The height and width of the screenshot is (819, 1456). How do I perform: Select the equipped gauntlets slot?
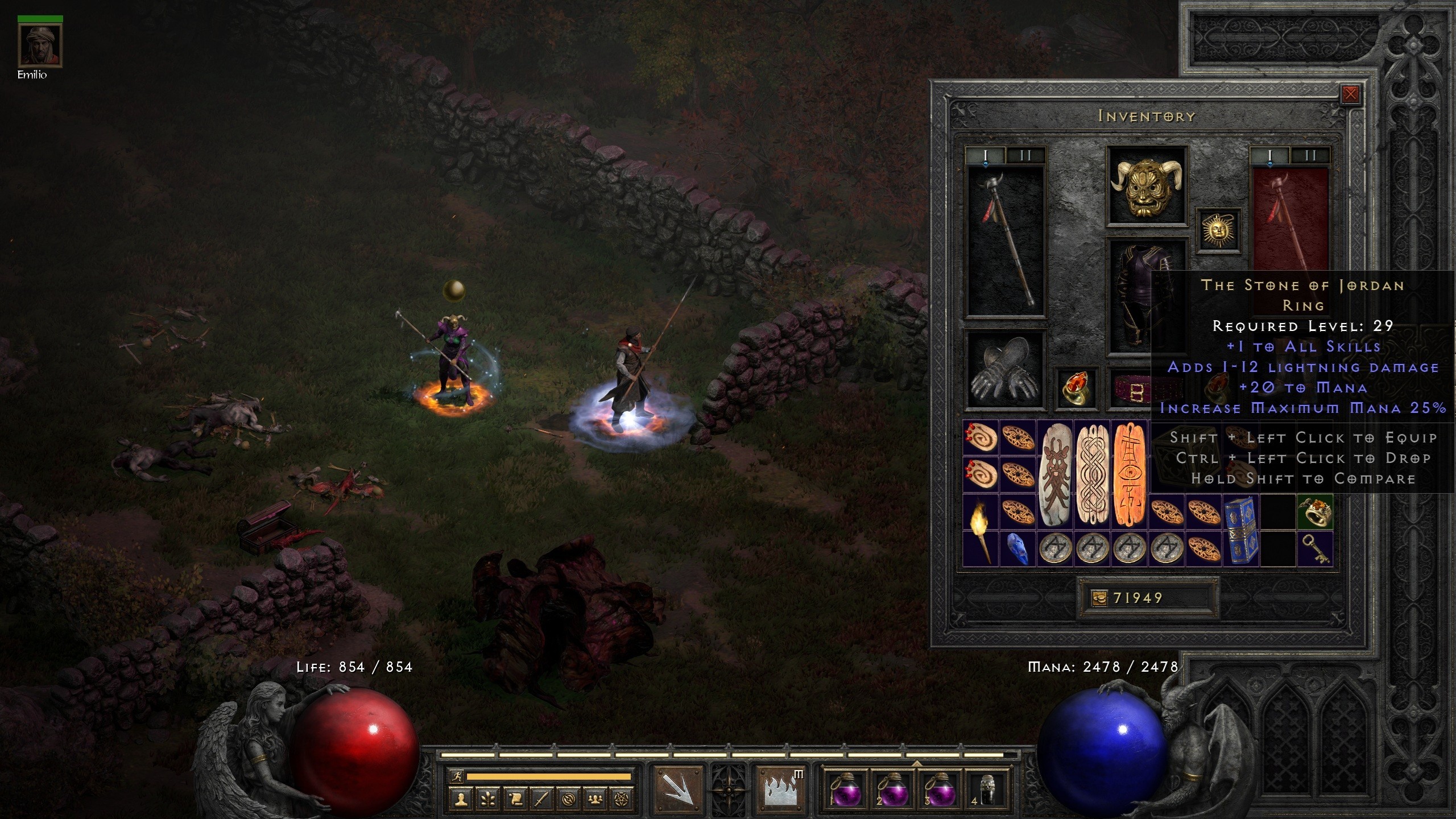(1006, 371)
